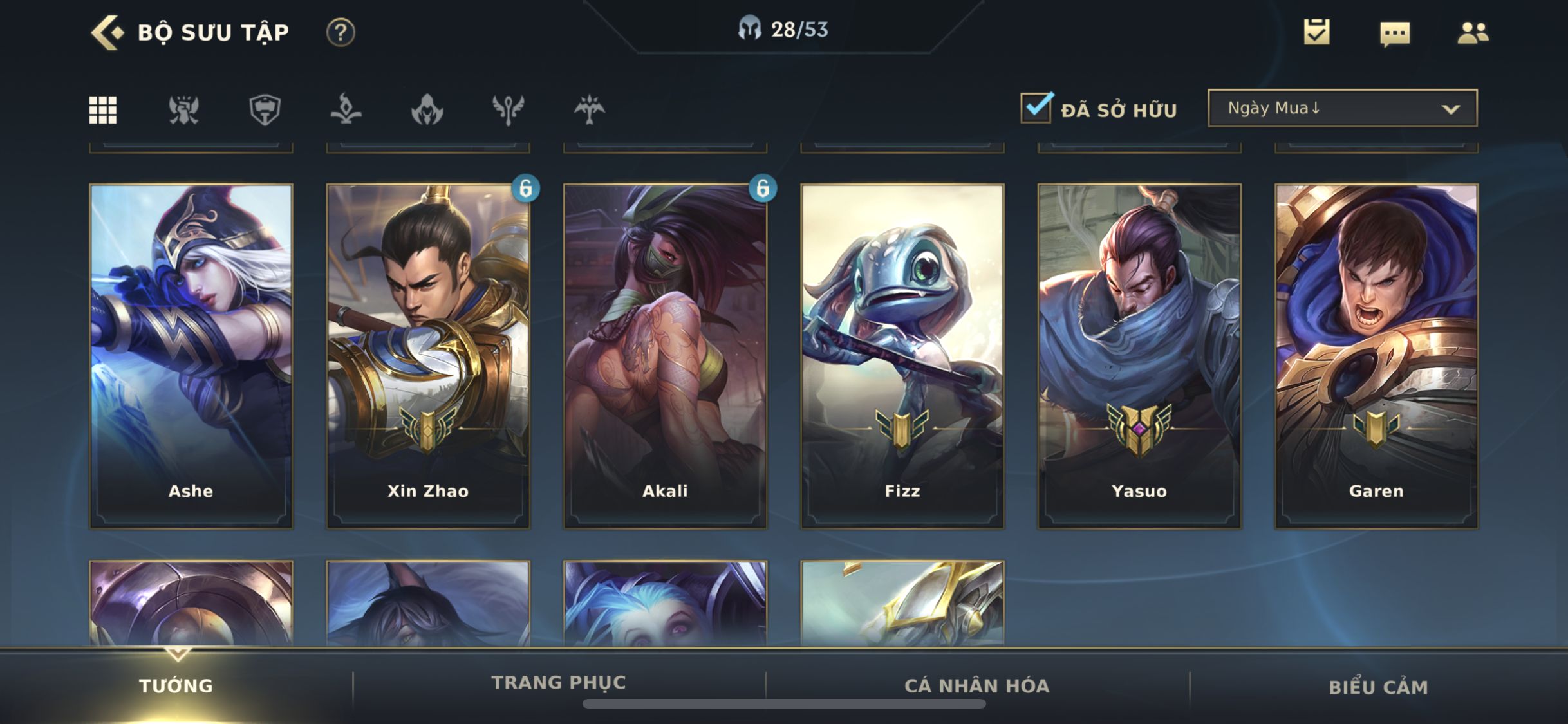Open the checklist missions icon
The height and width of the screenshot is (724, 1568).
pos(1316,32)
